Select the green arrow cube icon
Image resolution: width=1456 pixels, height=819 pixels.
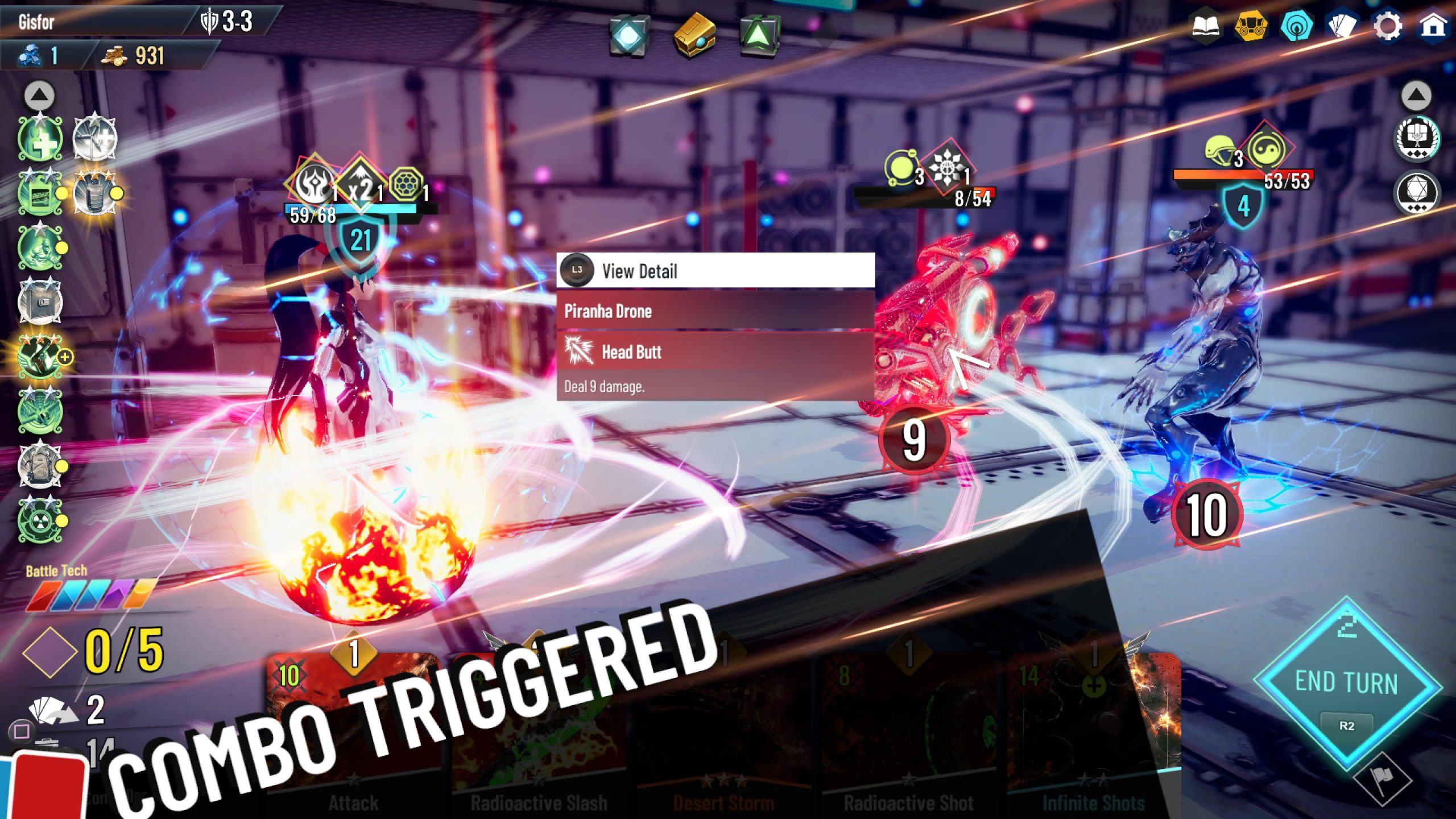click(759, 35)
